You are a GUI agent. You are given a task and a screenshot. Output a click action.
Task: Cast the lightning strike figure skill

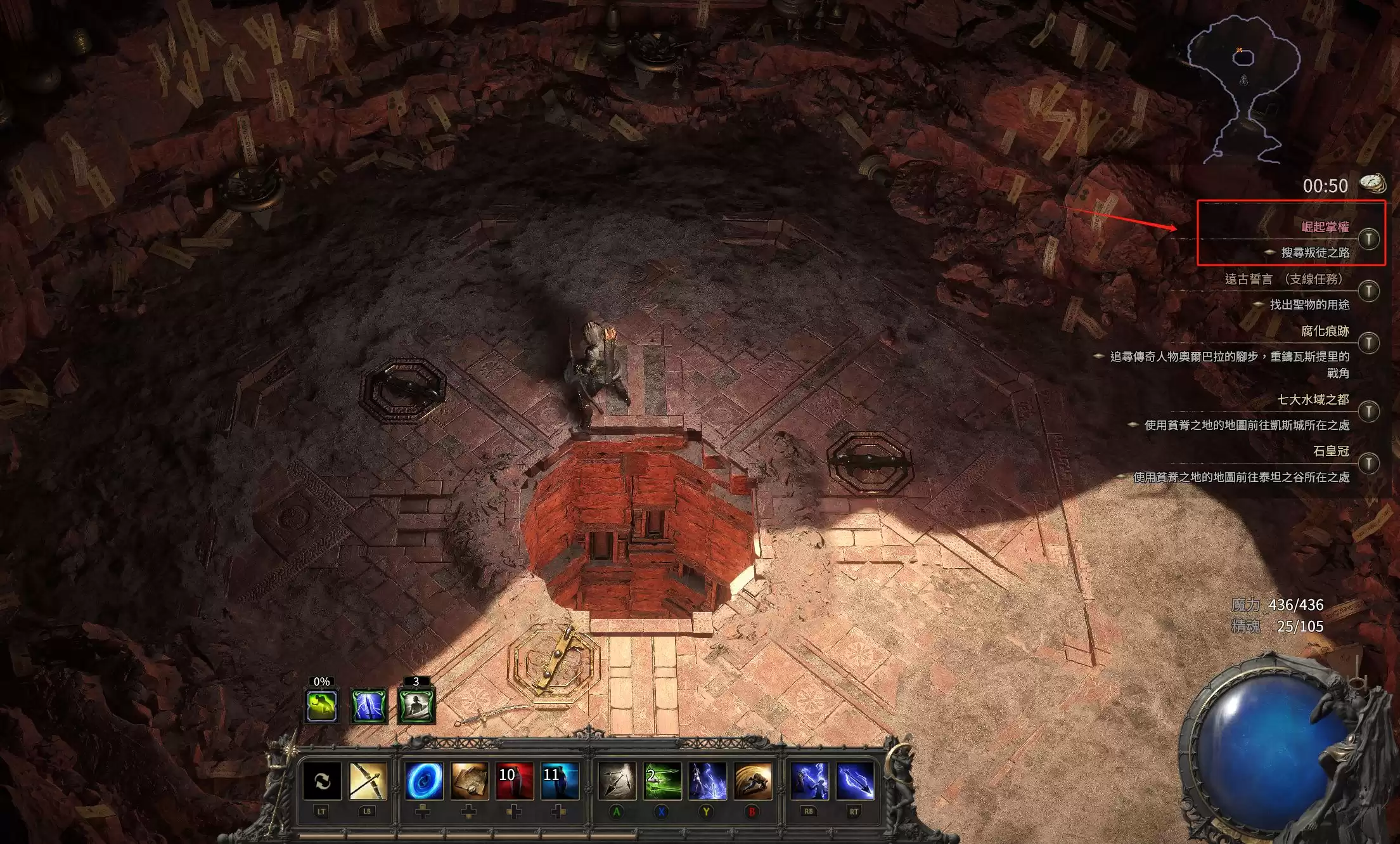pyautogui.click(x=707, y=781)
